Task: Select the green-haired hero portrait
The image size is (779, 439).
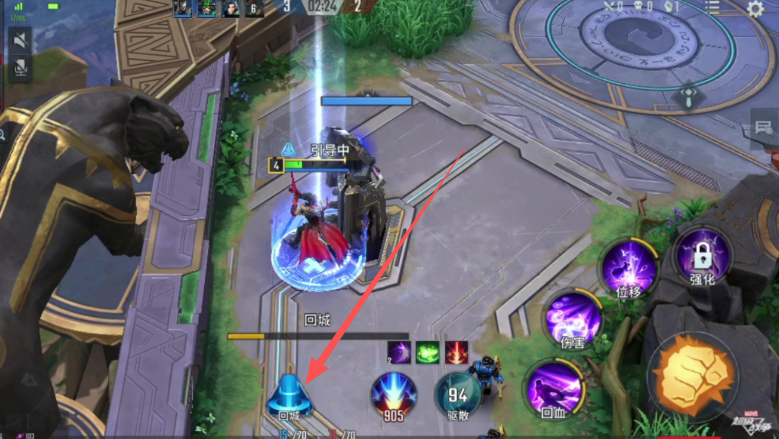Action: point(206,8)
